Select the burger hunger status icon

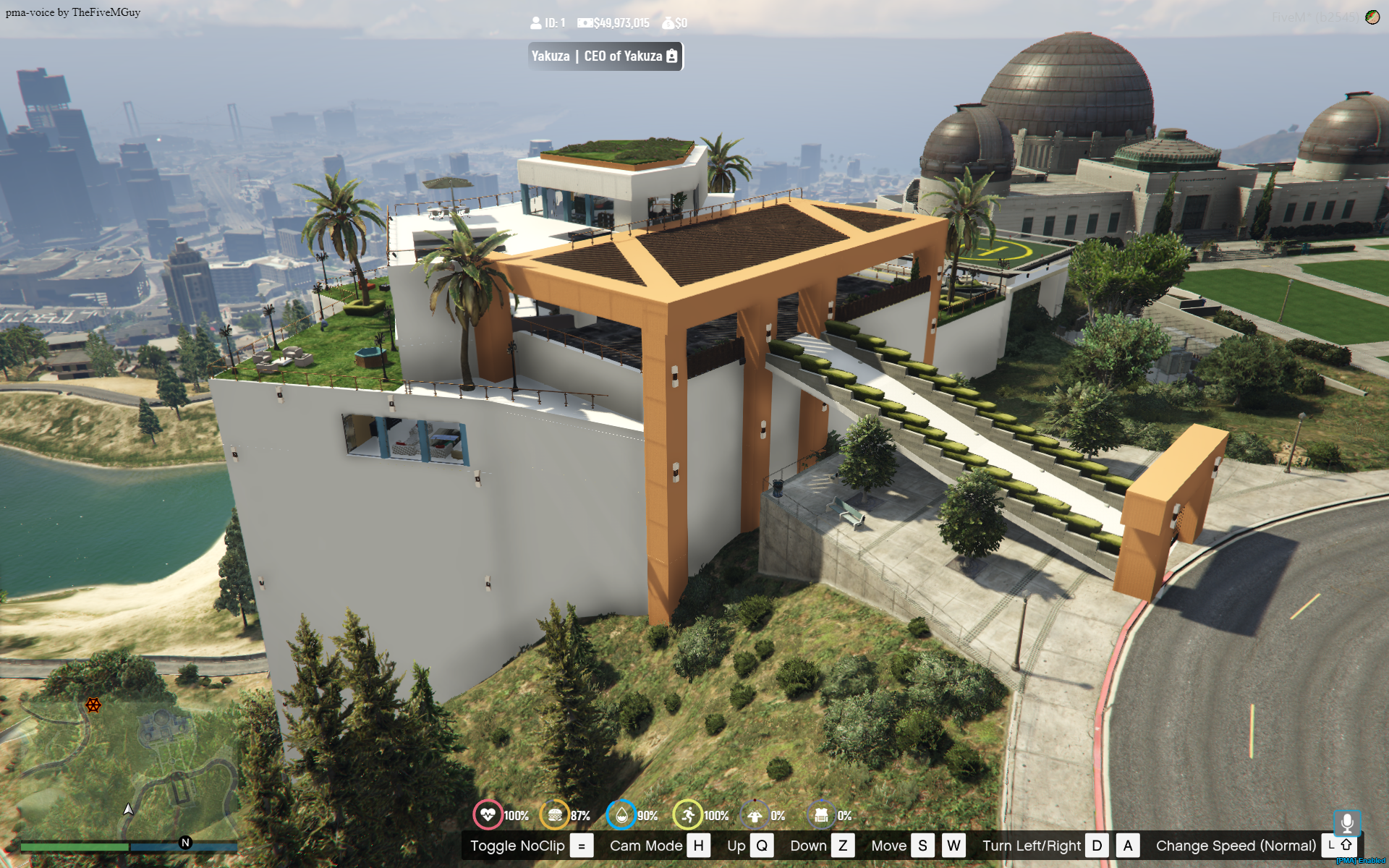tap(555, 815)
